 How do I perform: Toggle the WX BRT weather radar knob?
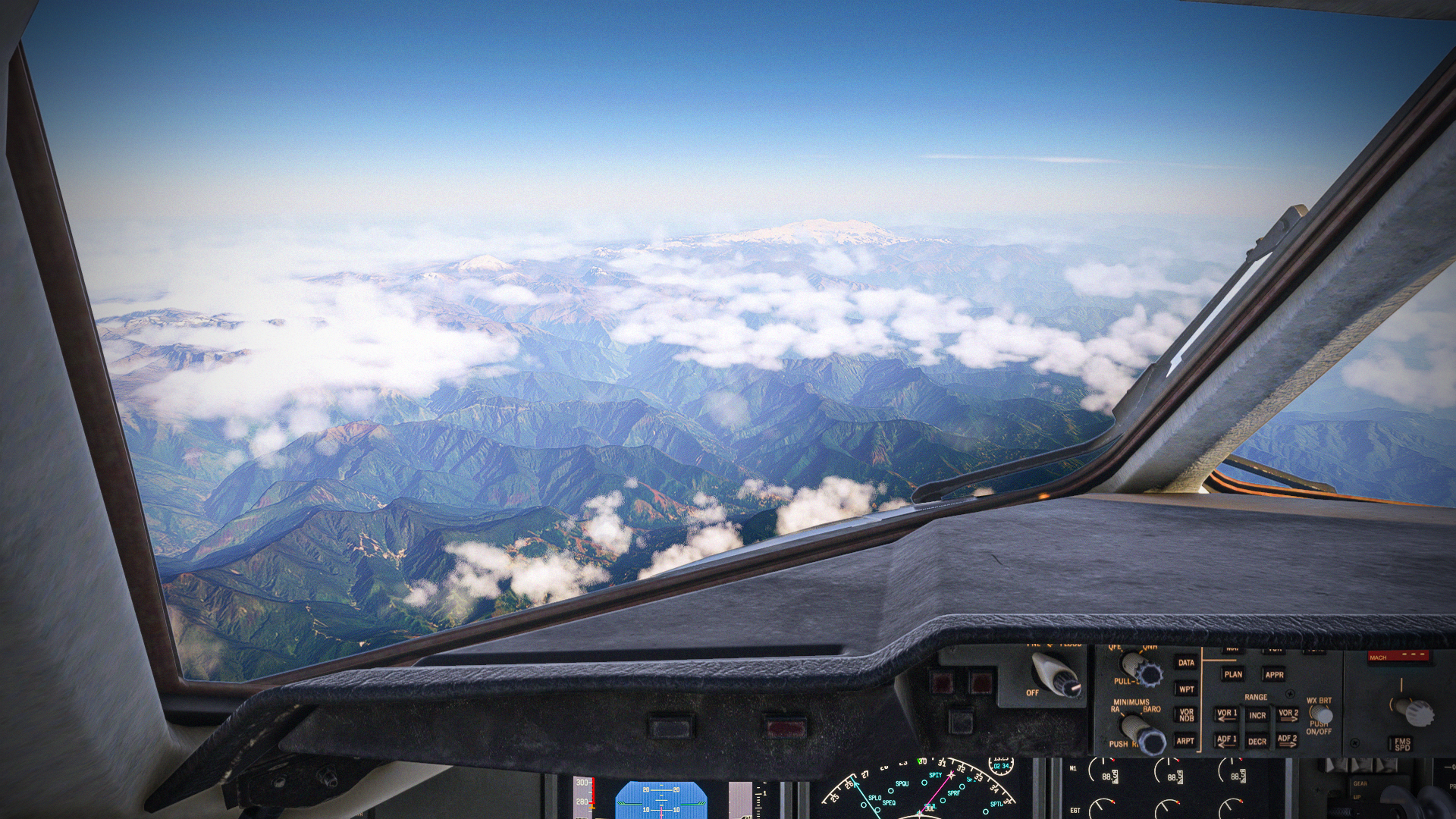(x=1321, y=714)
